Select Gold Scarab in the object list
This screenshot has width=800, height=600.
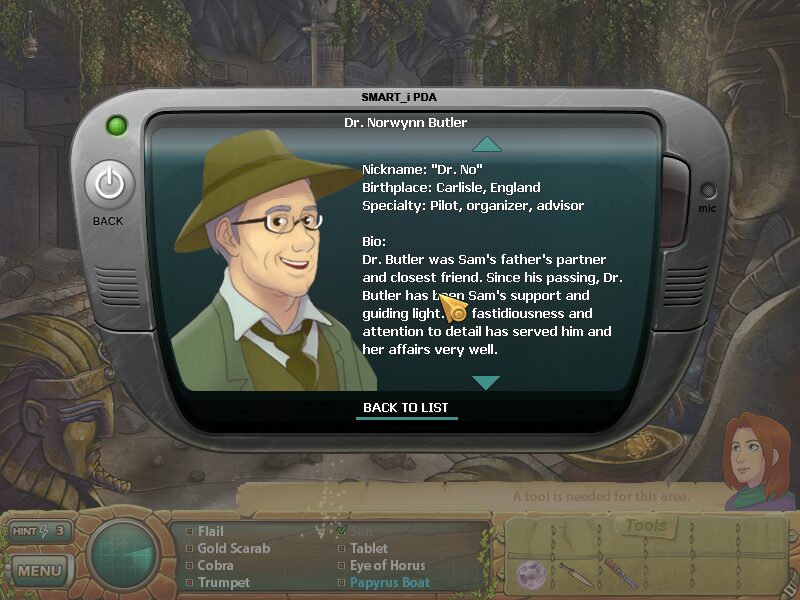233,549
